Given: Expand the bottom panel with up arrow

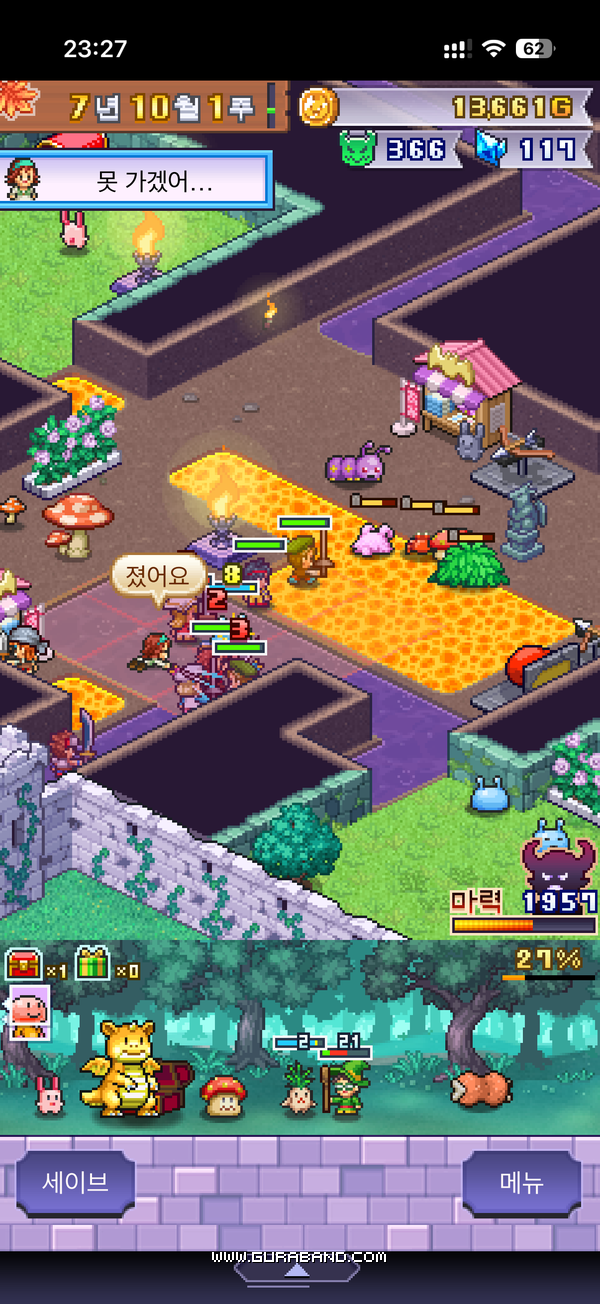Looking at the screenshot, I should pyautogui.click(x=296, y=1270).
